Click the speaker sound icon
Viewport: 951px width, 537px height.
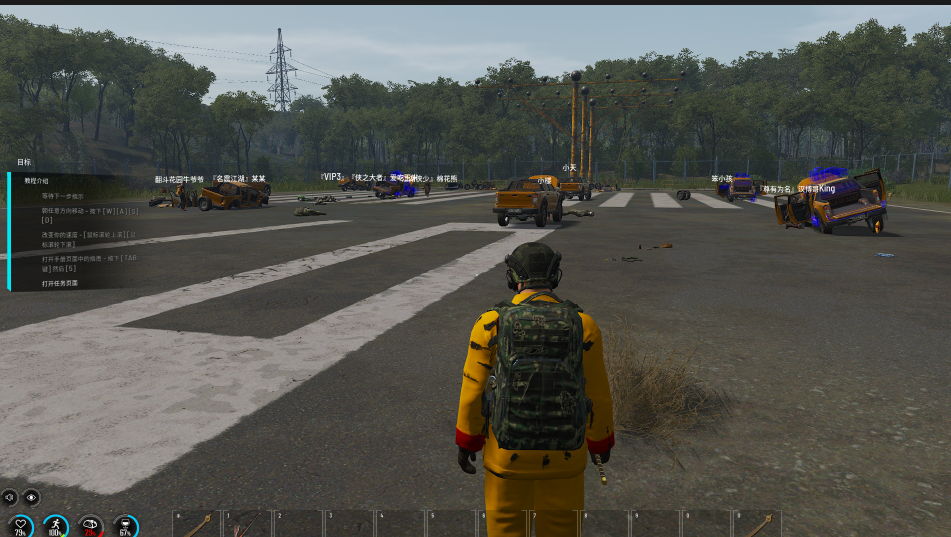(x=10, y=497)
